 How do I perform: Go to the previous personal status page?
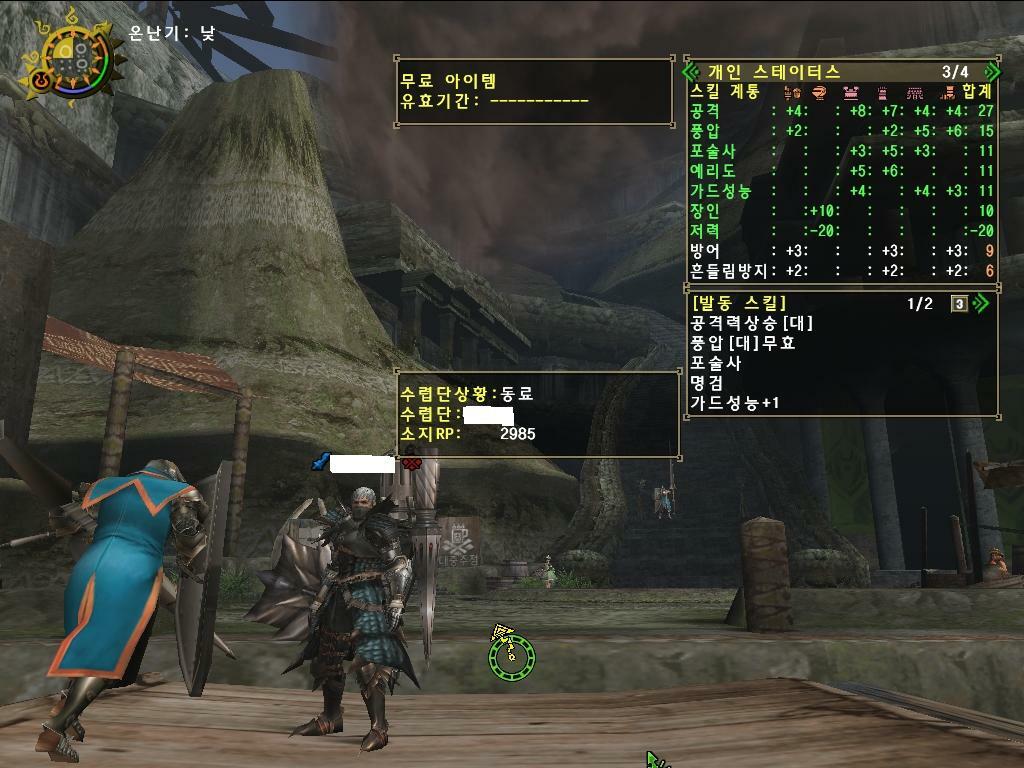(x=689, y=72)
